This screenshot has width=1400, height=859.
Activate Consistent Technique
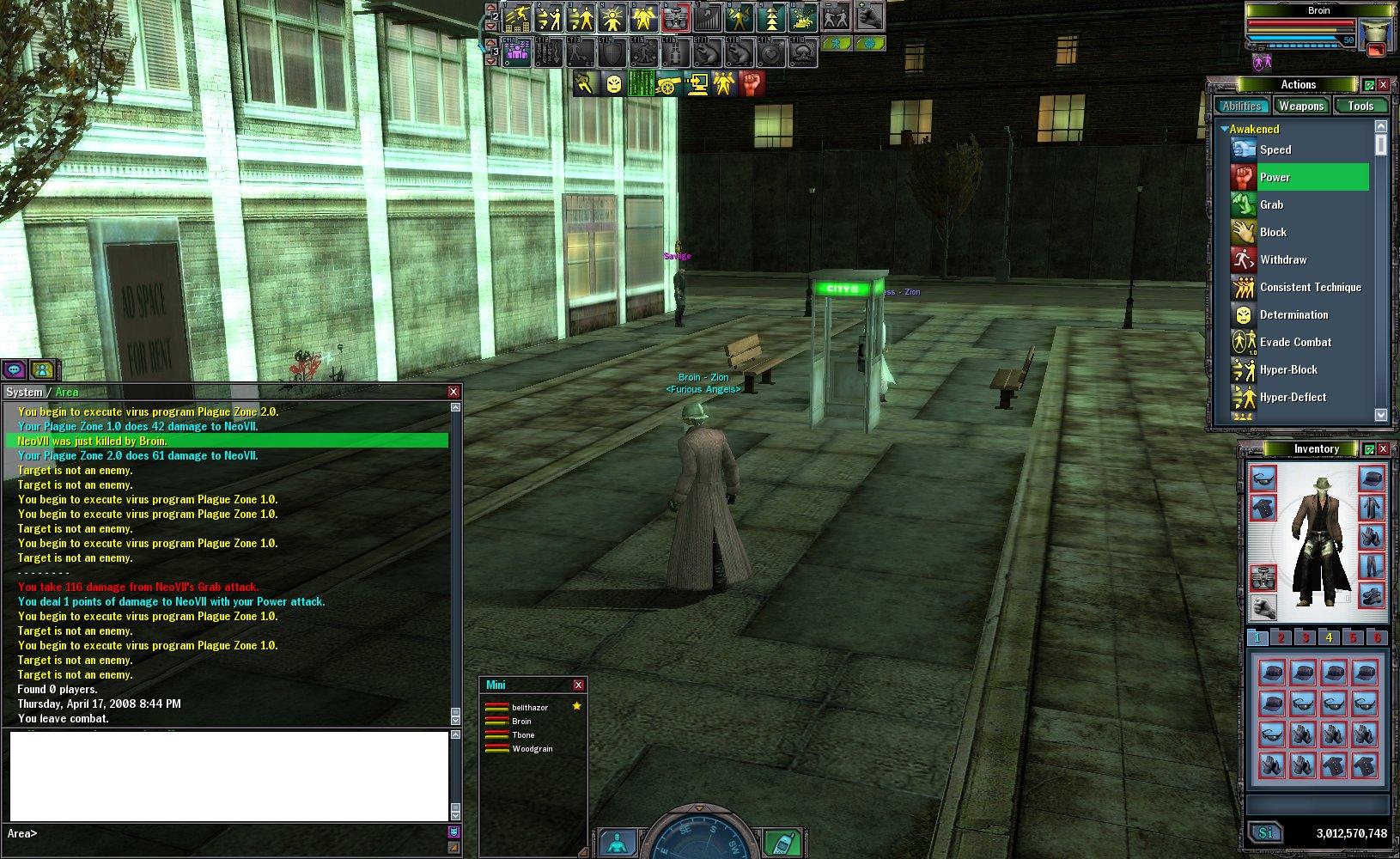click(1310, 287)
